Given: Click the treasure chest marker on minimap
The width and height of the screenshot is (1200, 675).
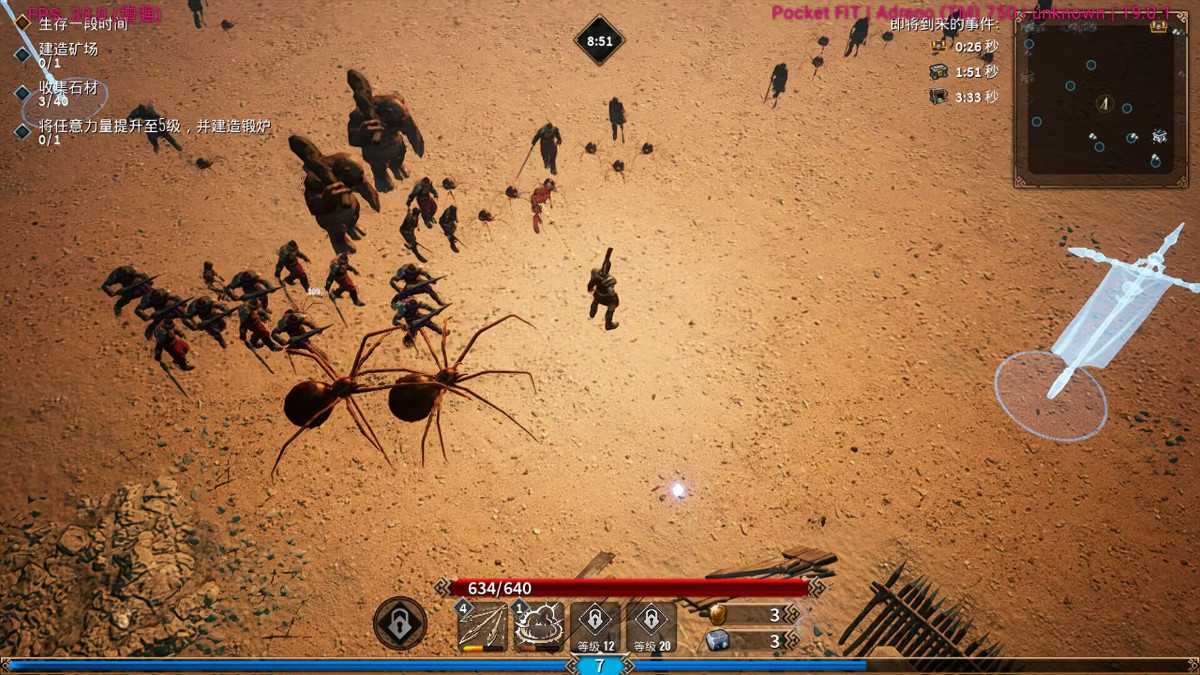Looking at the screenshot, I should point(1158,26).
